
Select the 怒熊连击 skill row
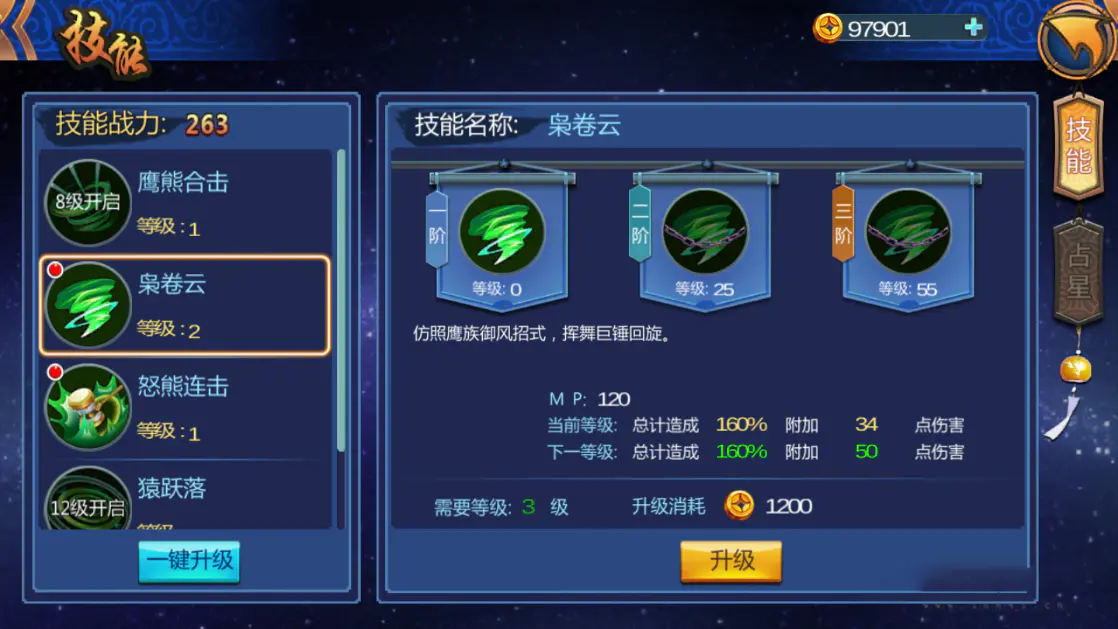pyautogui.click(x=185, y=407)
